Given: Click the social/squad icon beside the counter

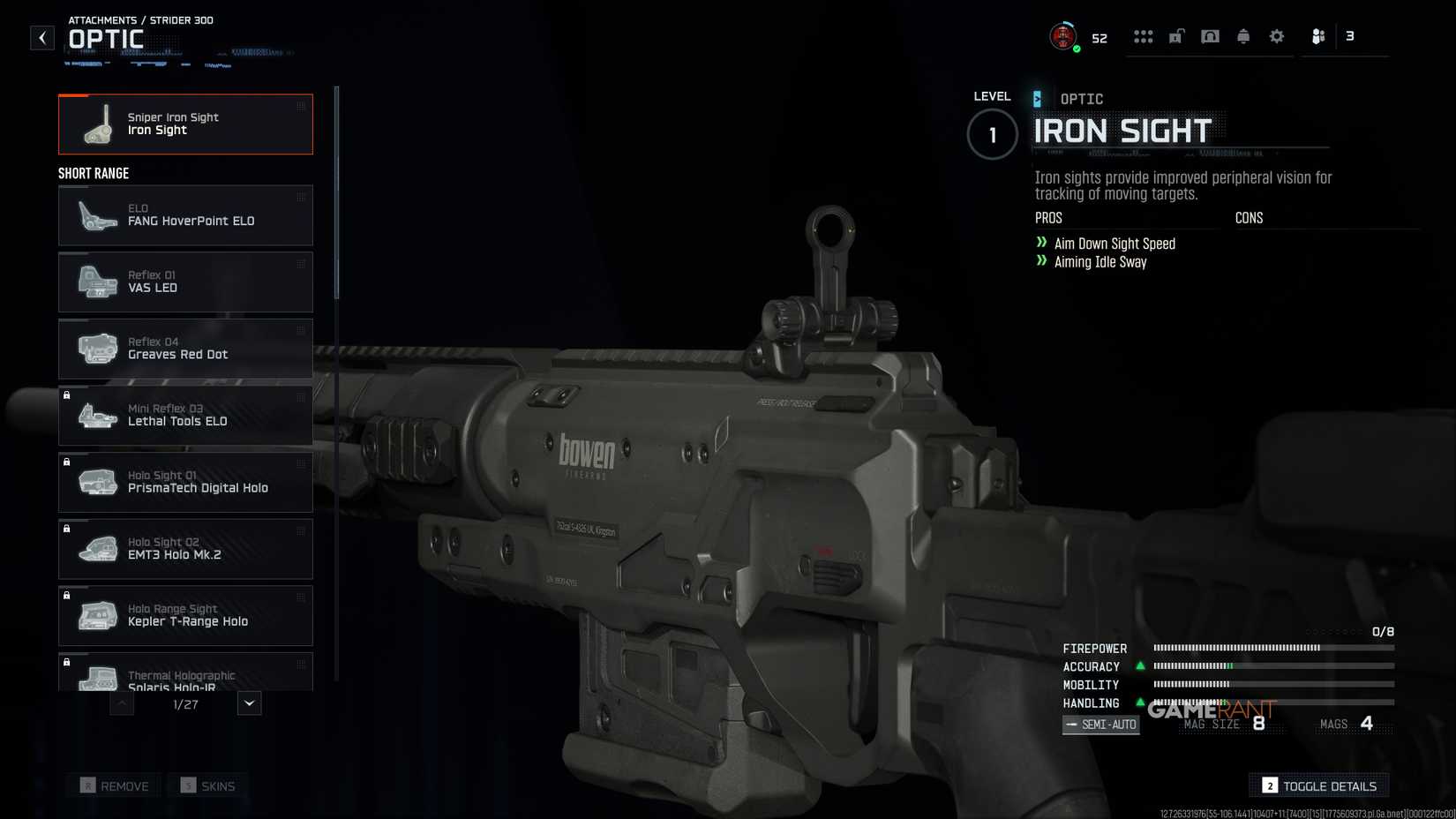Looking at the screenshot, I should click(1318, 35).
